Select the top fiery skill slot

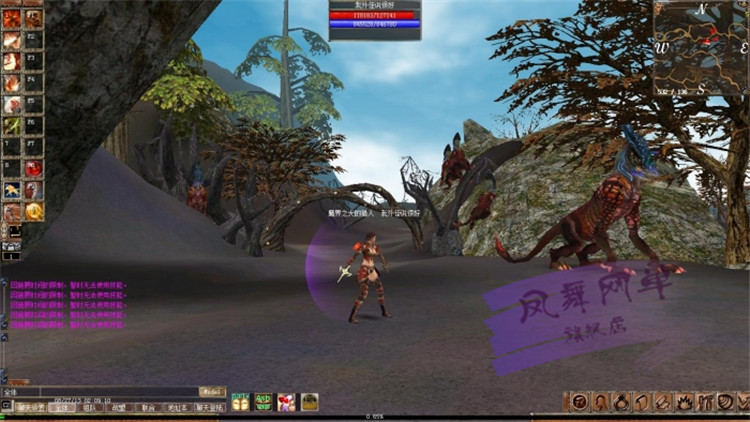(x=12, y=18)
